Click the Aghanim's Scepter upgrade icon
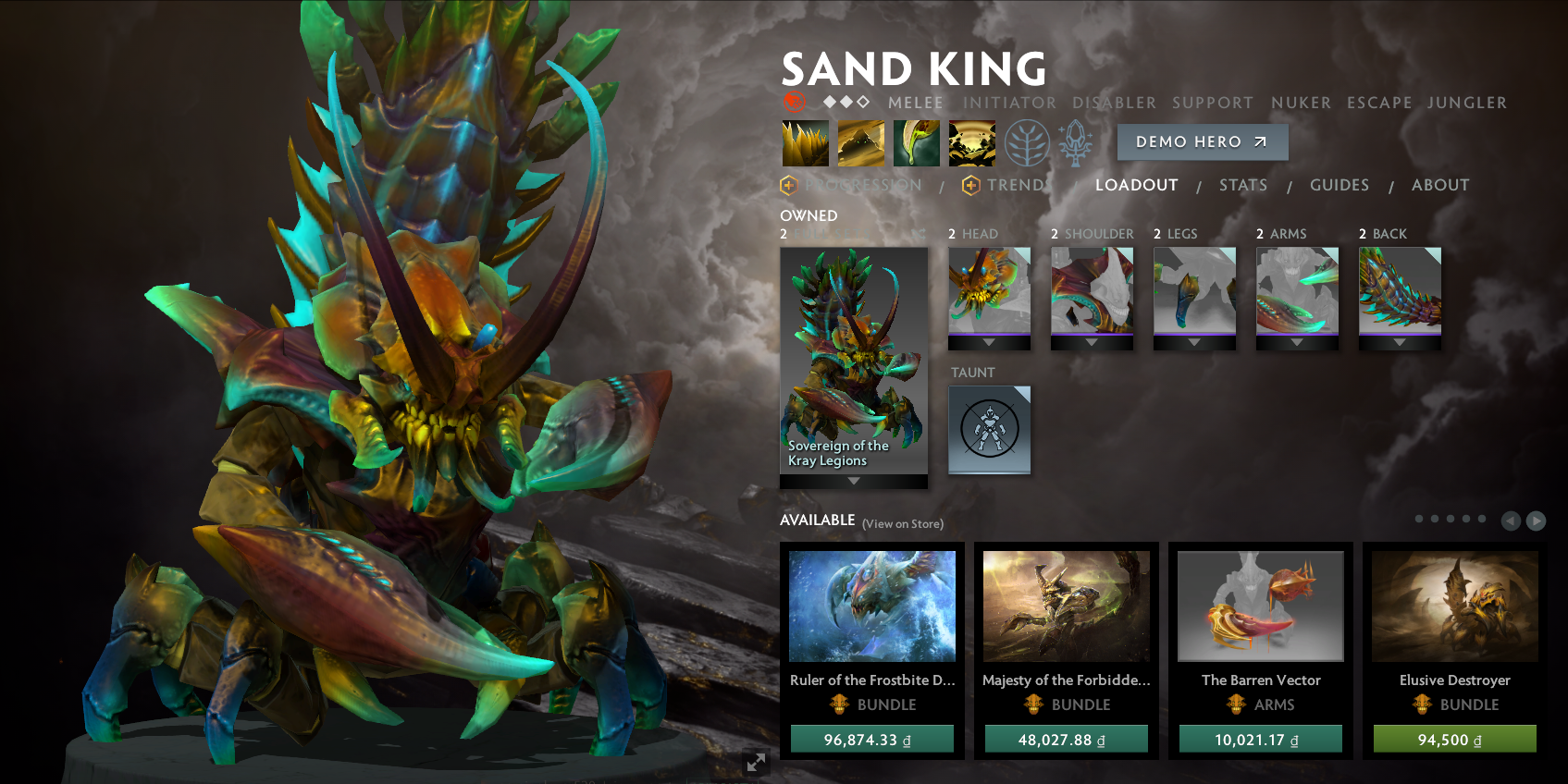The image size is (1568, 784). point(1075,142)
